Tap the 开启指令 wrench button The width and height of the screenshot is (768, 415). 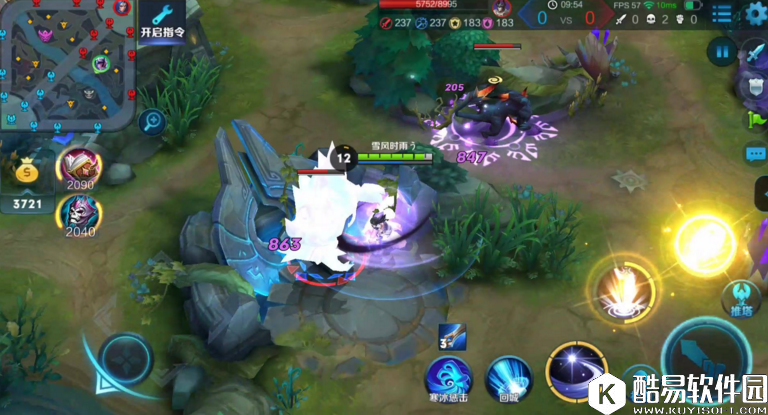(163, 24)
